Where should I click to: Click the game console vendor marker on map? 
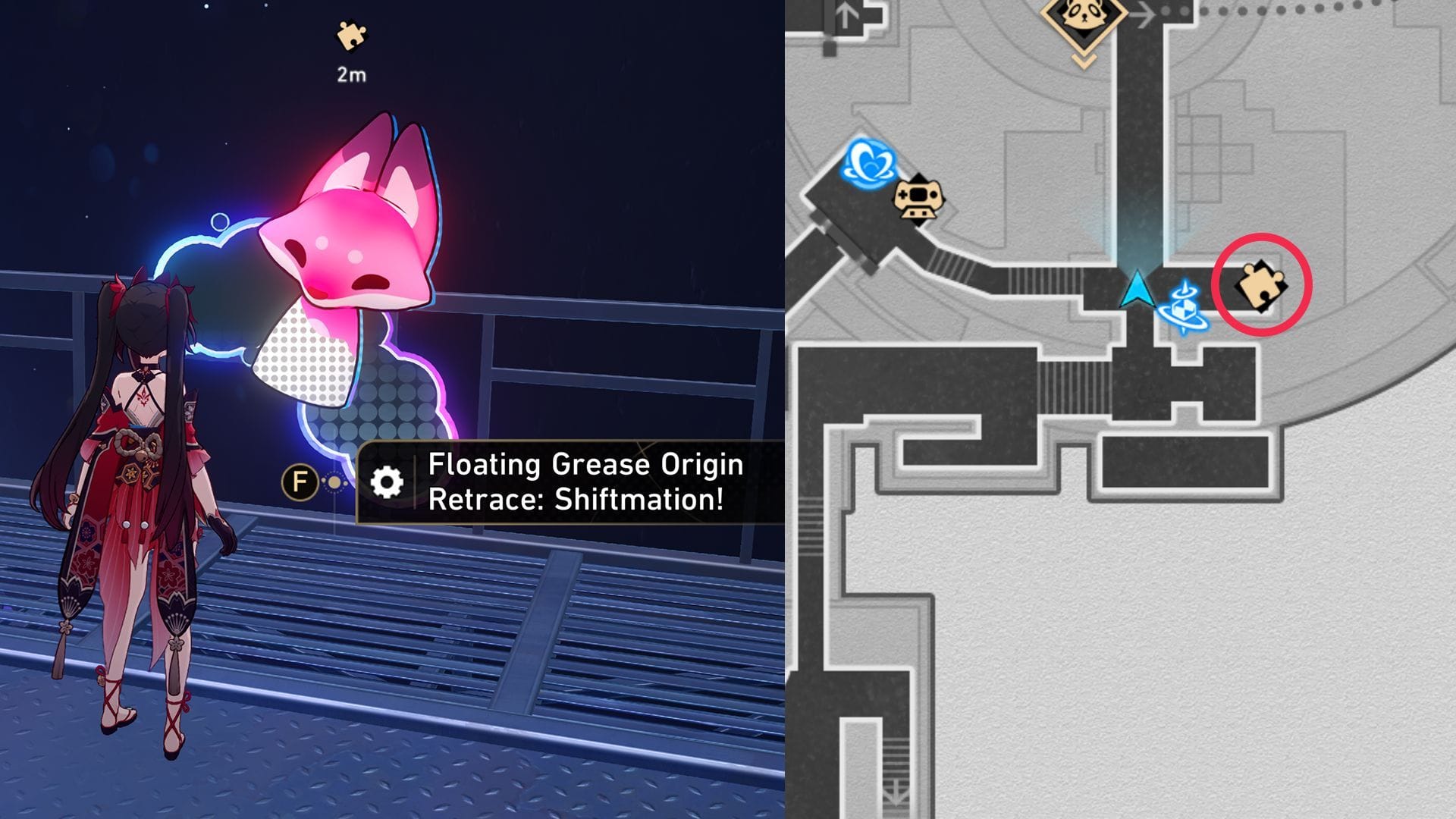pos(918,201)
